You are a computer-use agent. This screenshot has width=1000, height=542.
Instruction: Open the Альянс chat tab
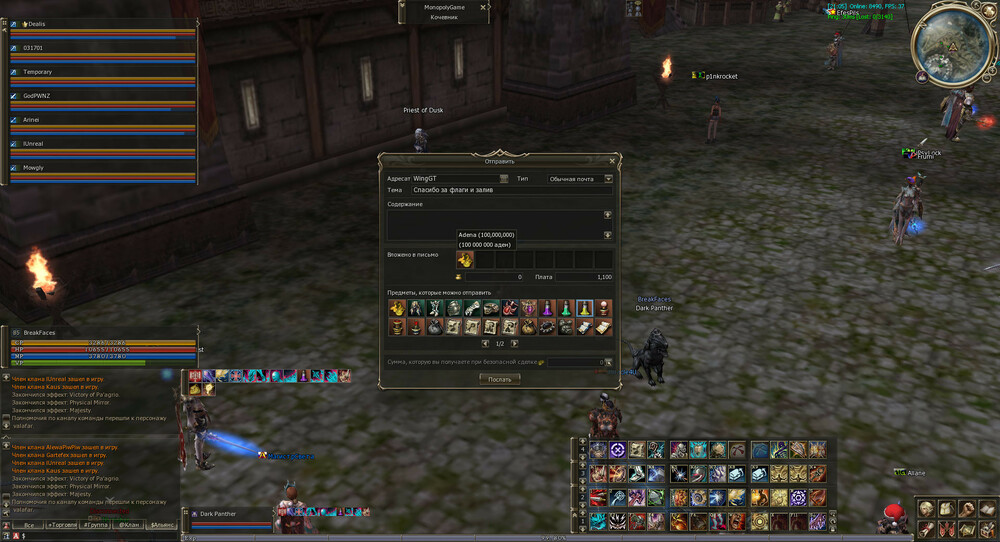(161, 525)
